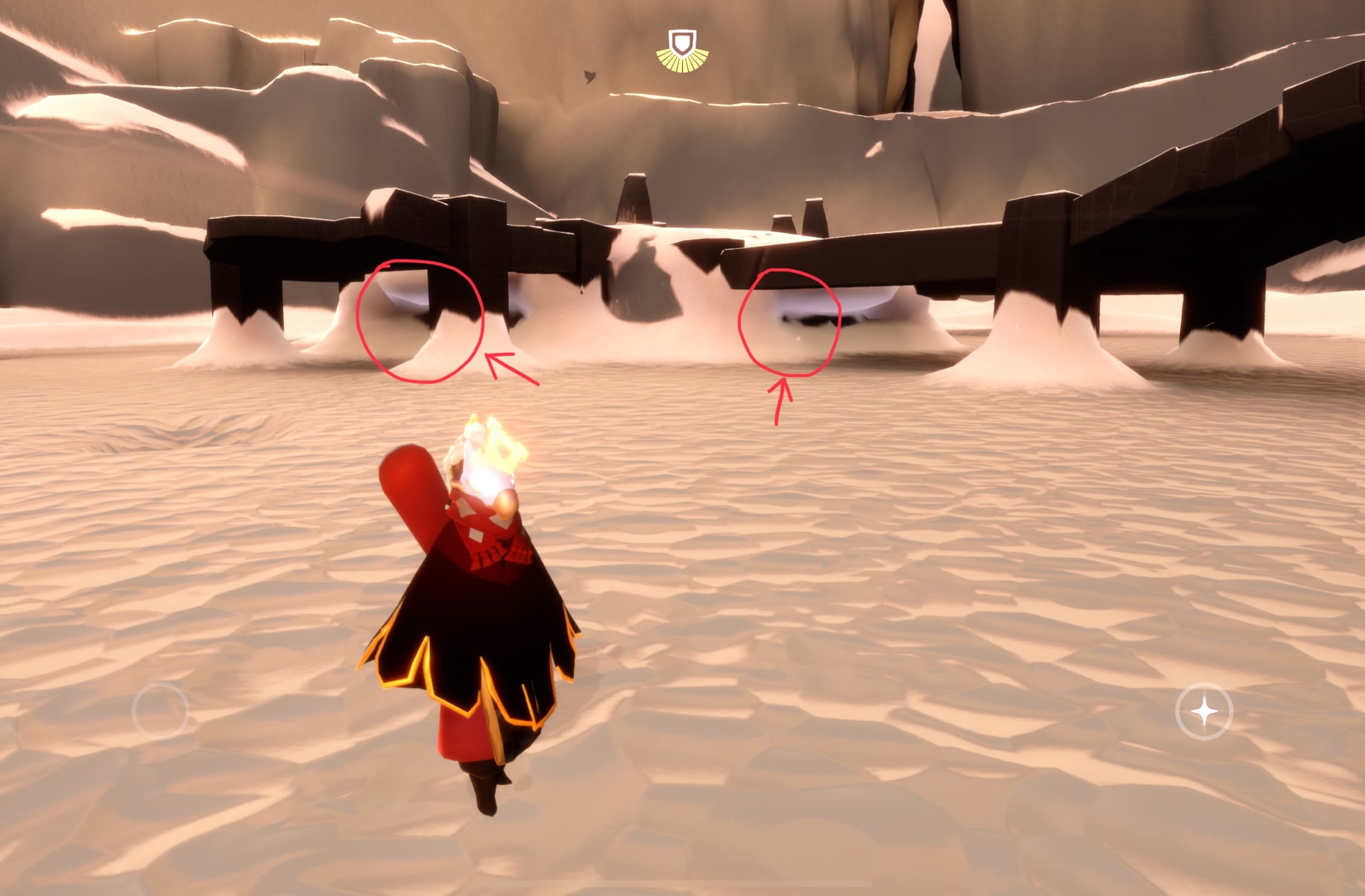
Task: Touch the virtual joystick circle
Action: click(160, 711)
